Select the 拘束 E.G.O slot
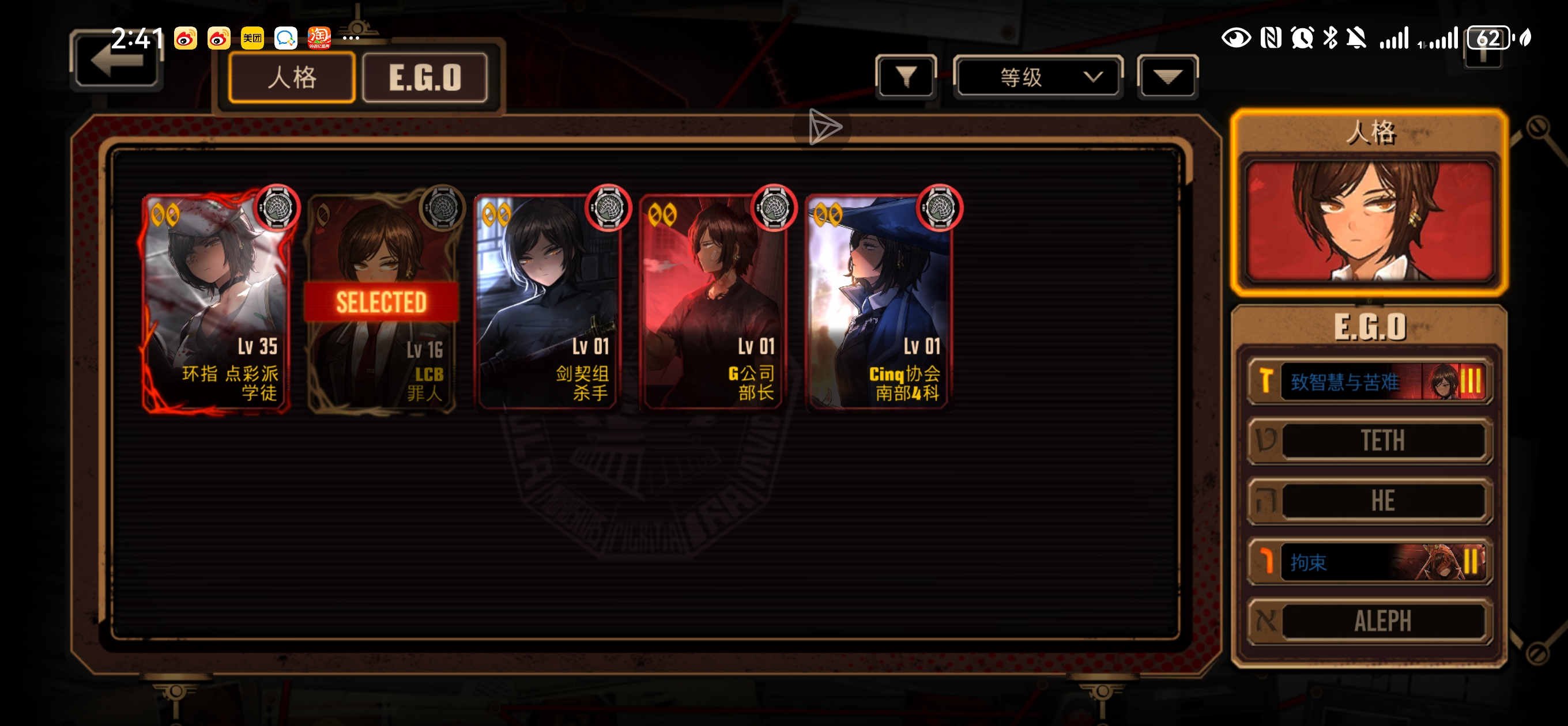 (1369, 561)
